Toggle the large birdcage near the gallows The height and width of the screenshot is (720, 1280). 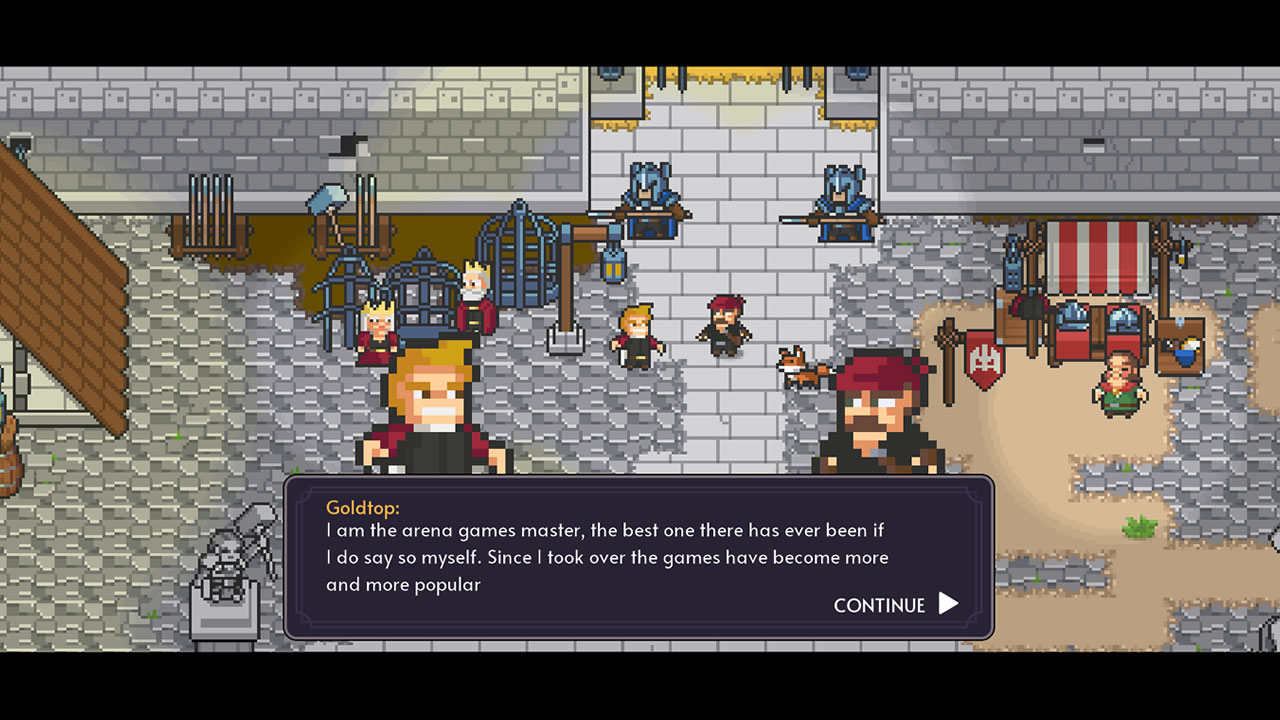518,260
